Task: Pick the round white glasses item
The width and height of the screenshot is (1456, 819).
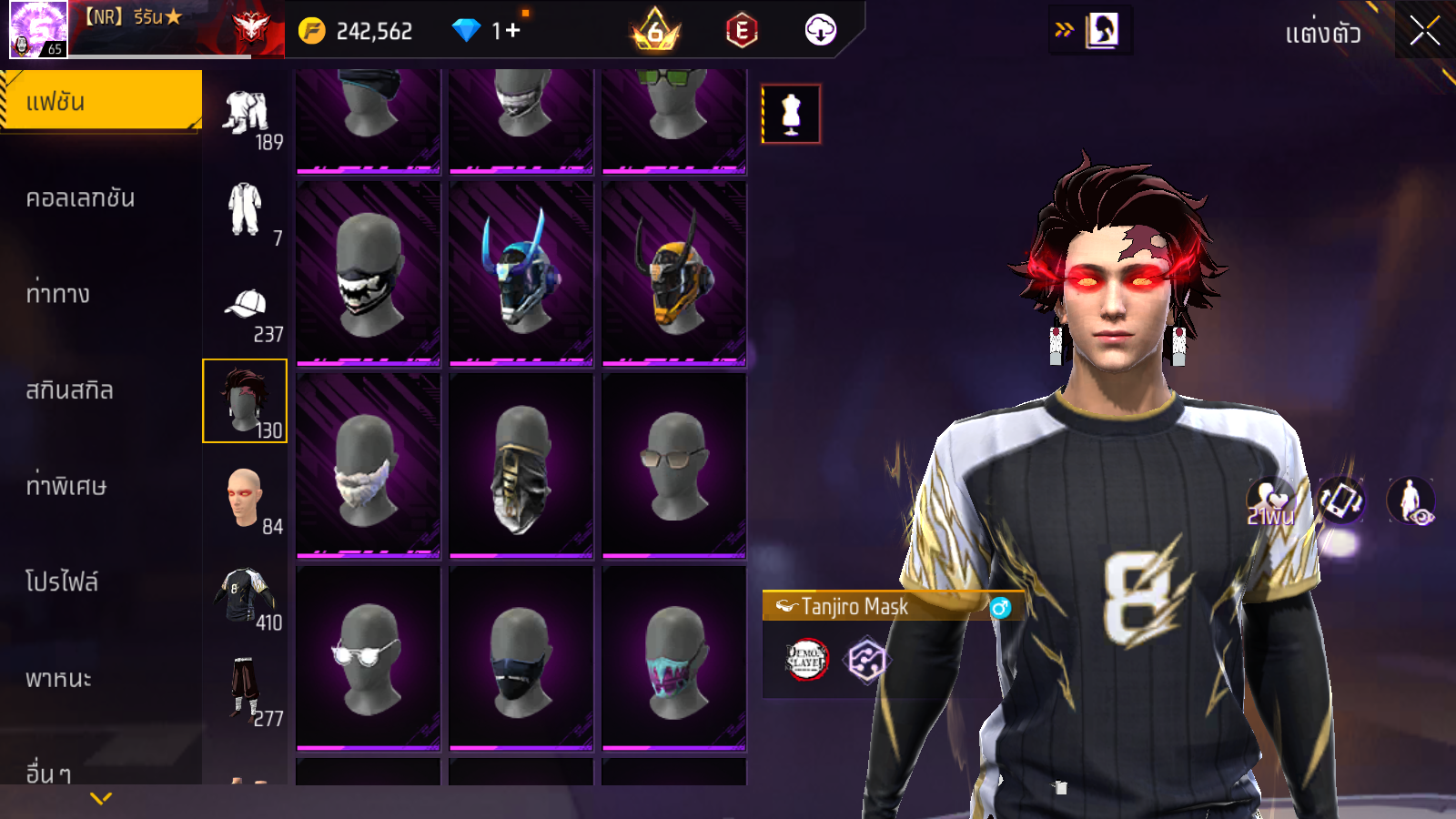Action: coord(369,657)
